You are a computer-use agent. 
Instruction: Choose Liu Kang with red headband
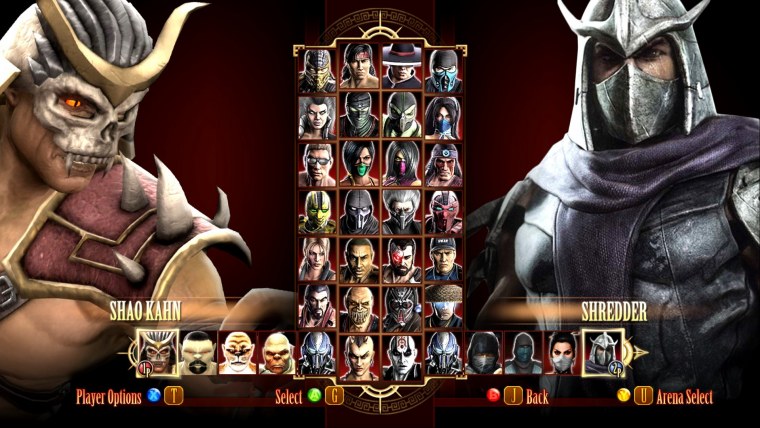(359, 69)
